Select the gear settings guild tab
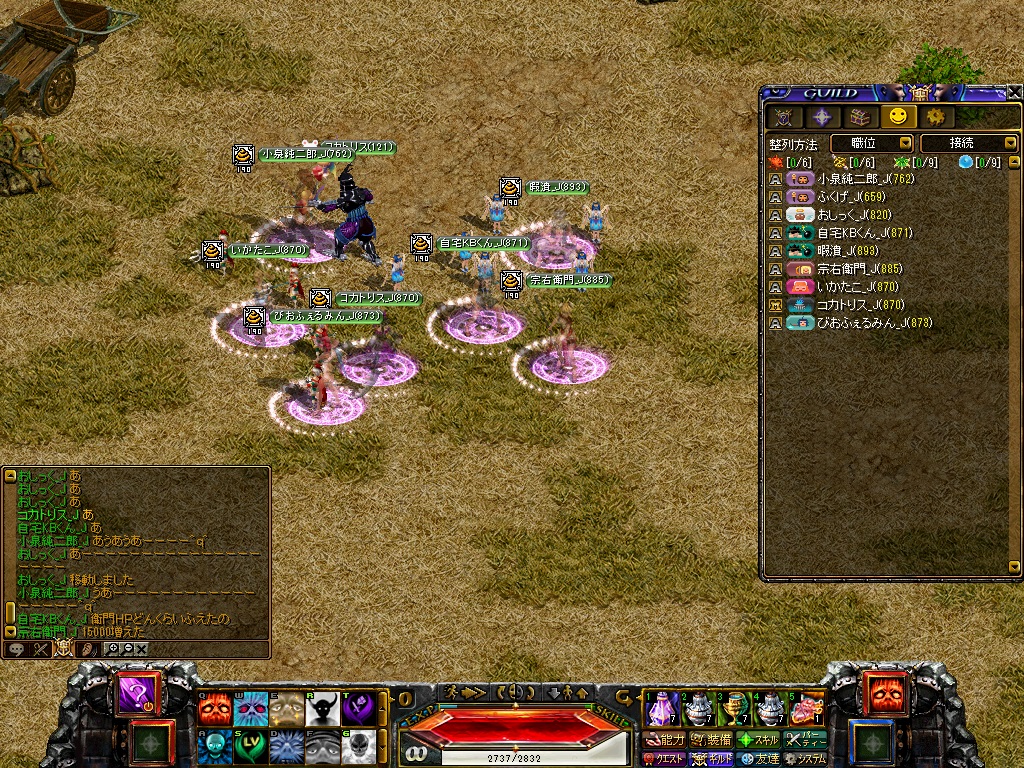This screenshot has width=1024, height=768. (x=934, y=117)
